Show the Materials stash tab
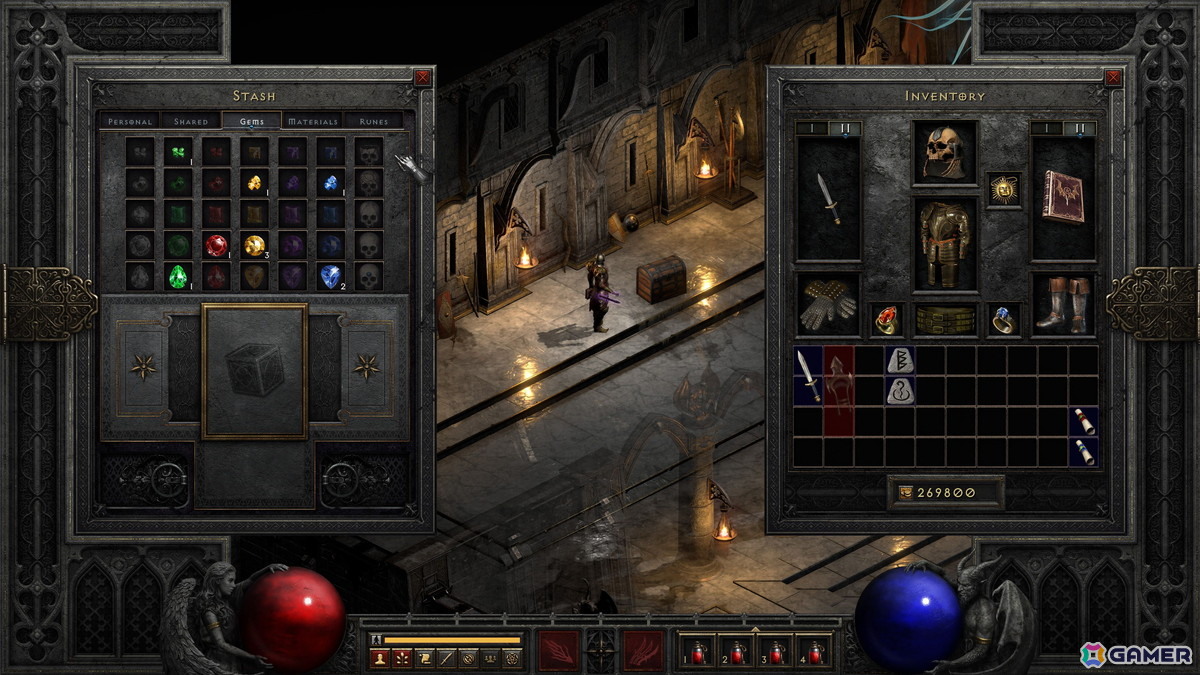Image resolution: width=1200 pixels, height=675 pixels. click(313, 121)
